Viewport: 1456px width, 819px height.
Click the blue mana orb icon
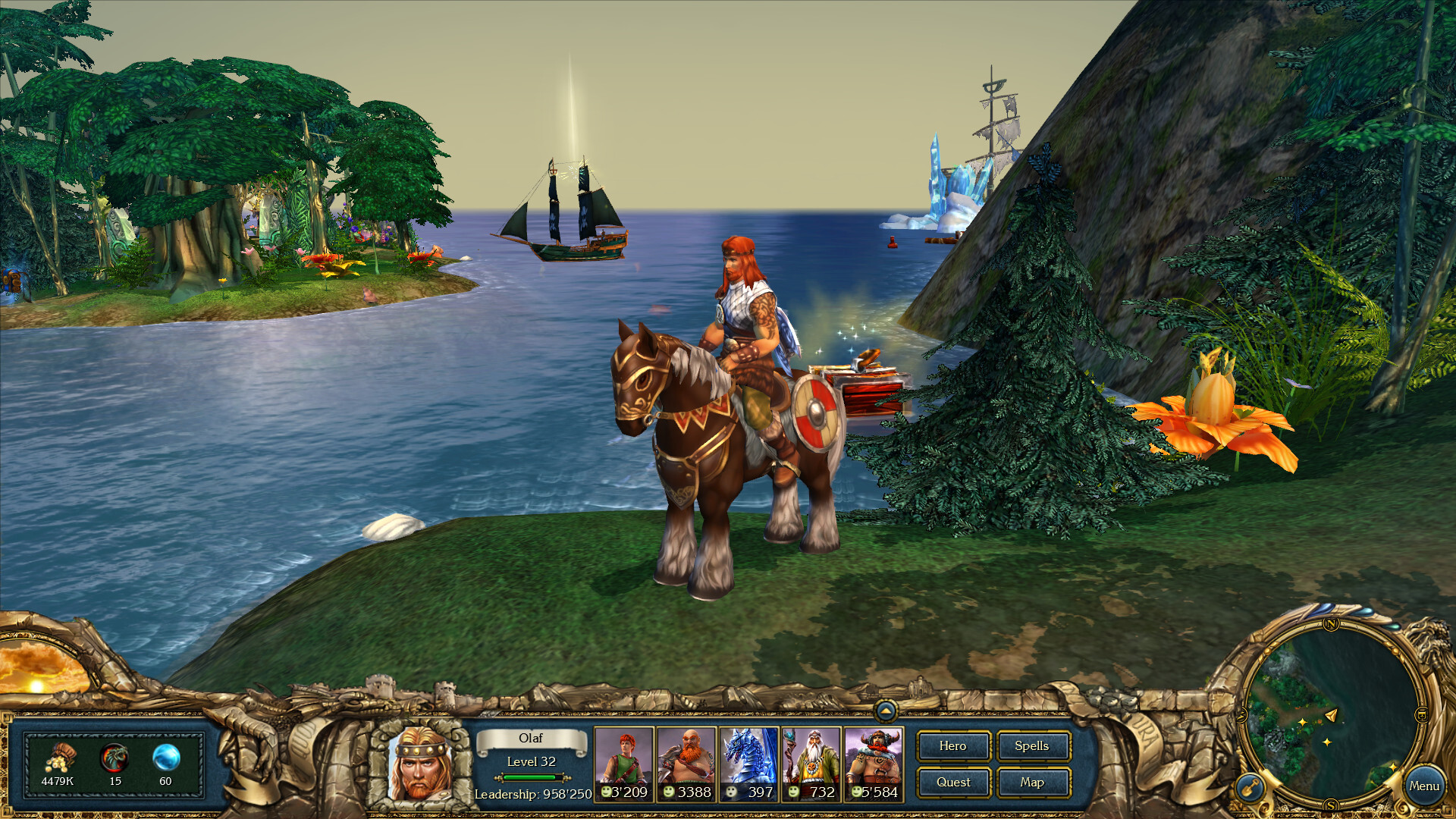click(166, 758)
